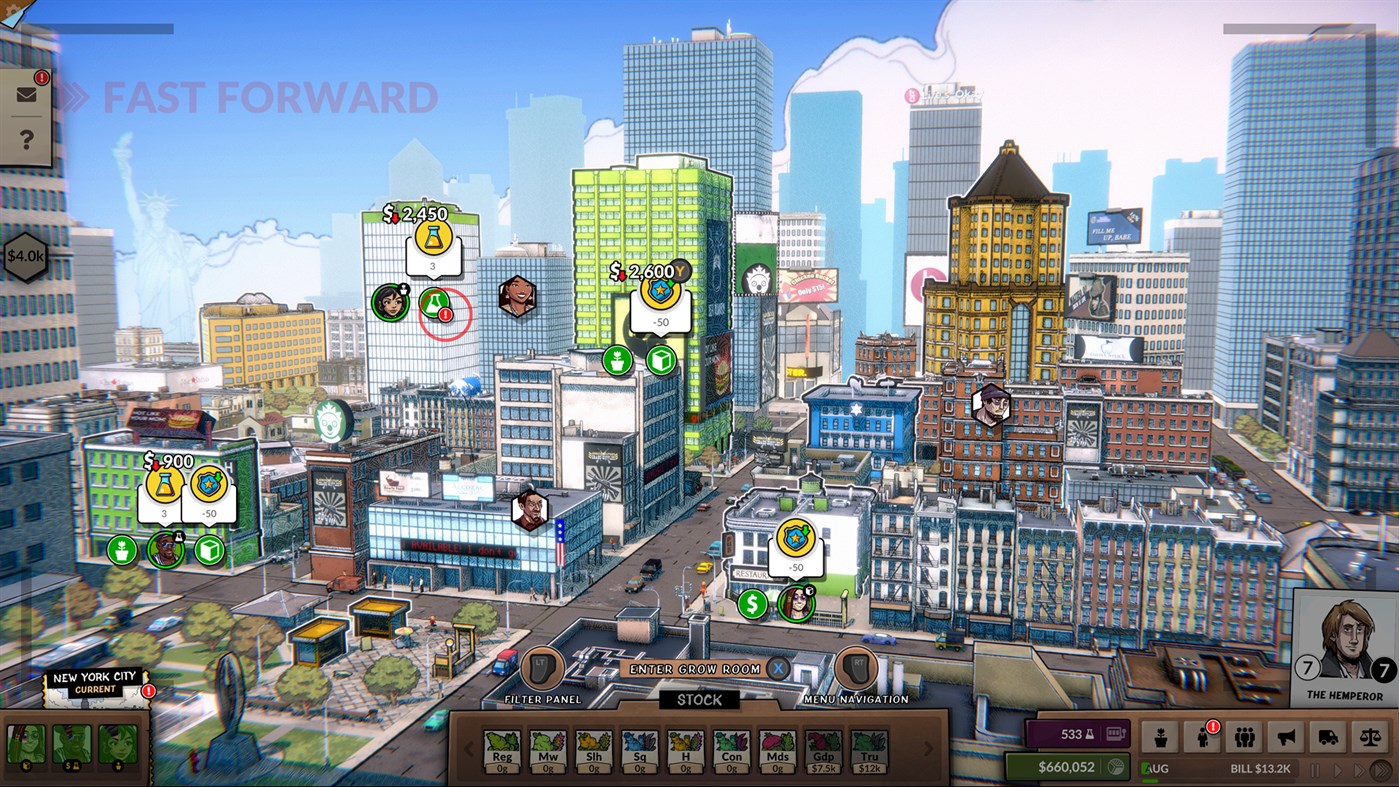Click the truck logistics icon
The image size is (1399, 787).
[x=1327, y=737]
